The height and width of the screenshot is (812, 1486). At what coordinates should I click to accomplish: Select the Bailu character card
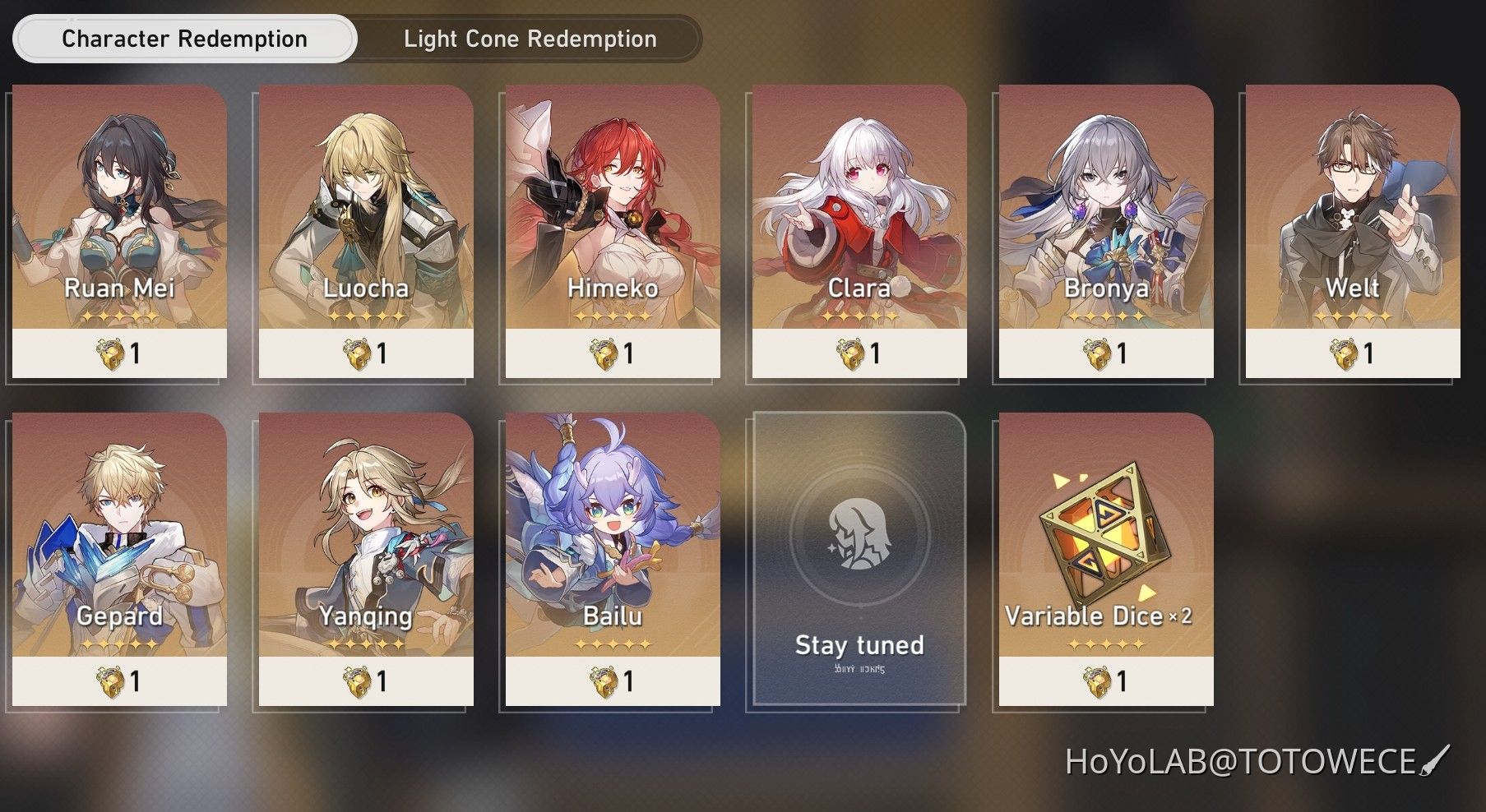(x=612, y=559)
